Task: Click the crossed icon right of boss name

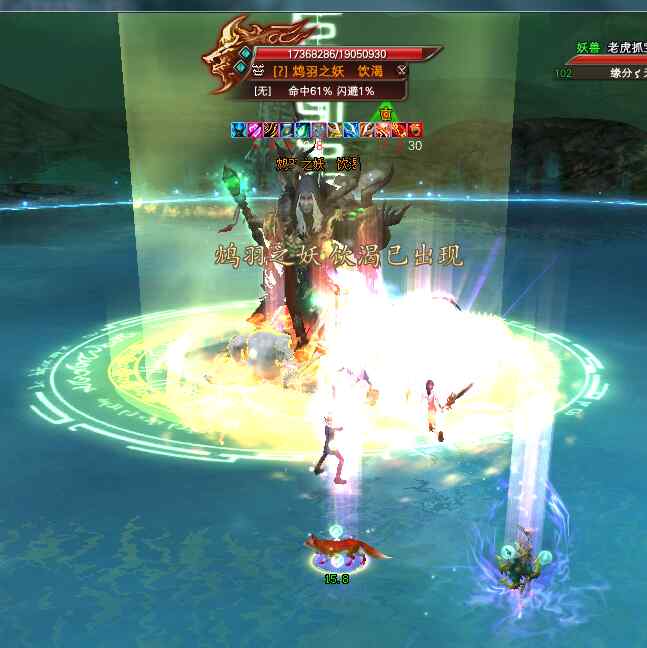Action: [x=401, y=70]
